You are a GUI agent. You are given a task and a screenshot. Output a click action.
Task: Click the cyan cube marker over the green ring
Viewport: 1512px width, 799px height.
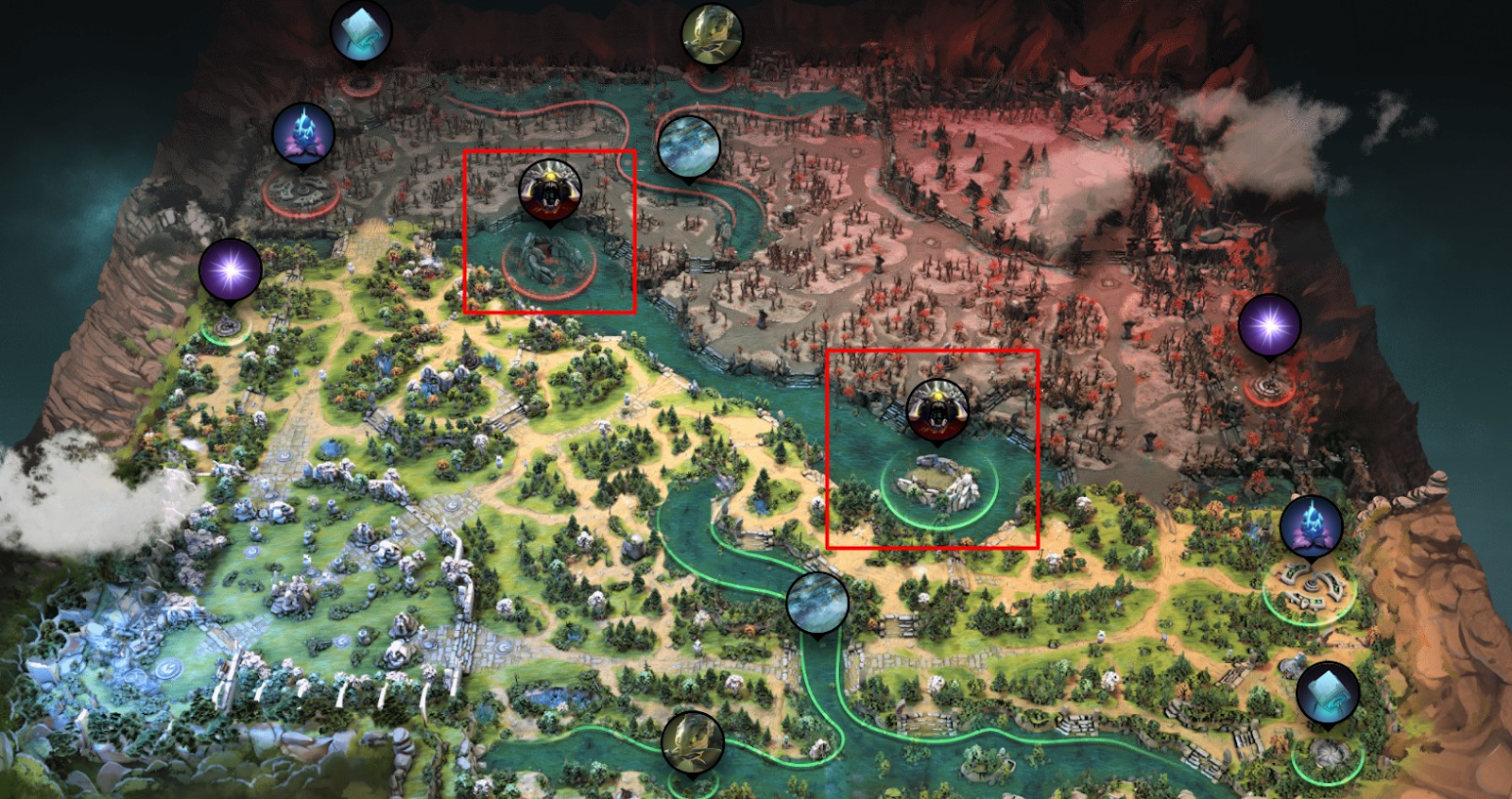pos(1327,692)
